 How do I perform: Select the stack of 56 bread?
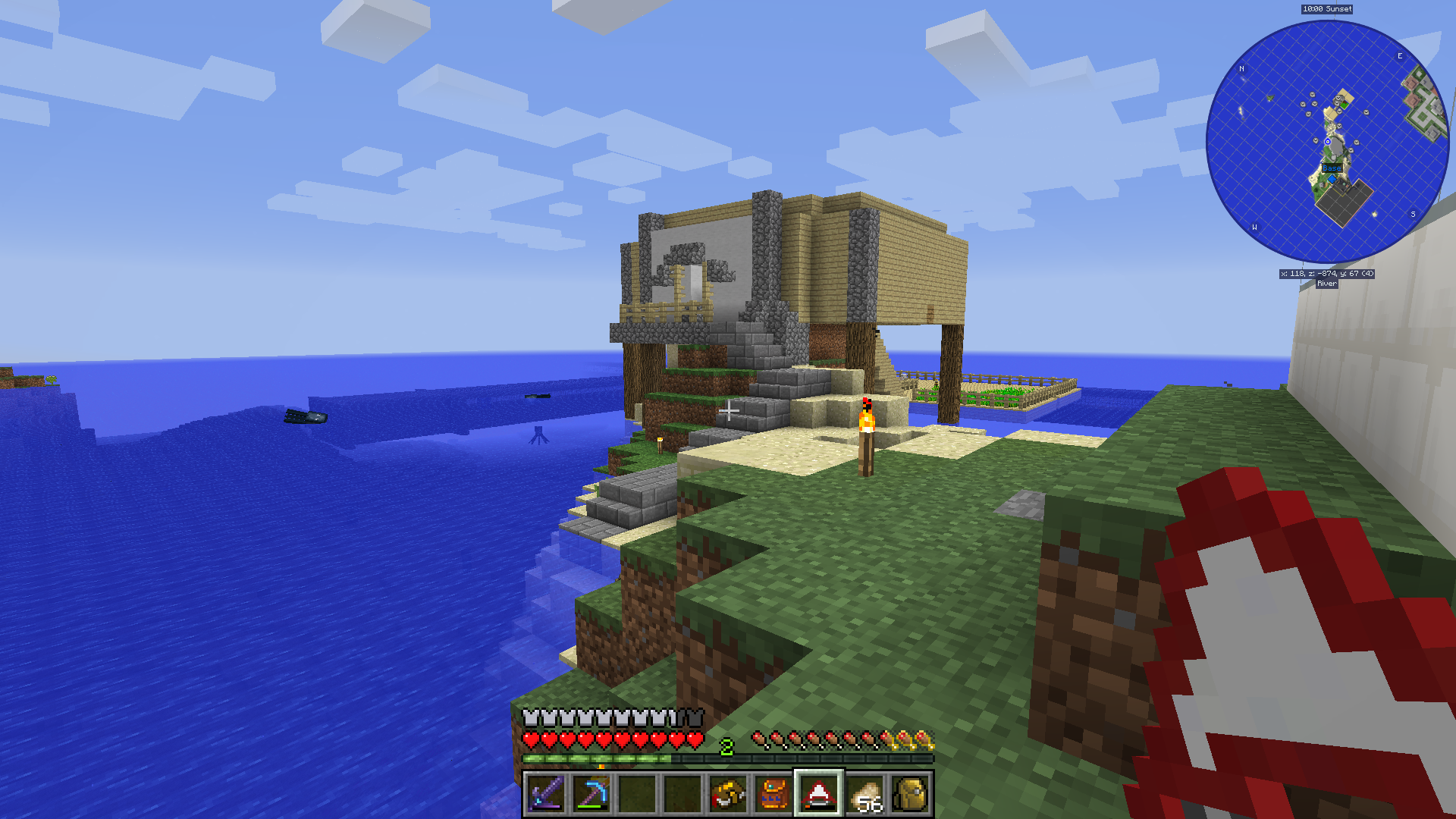[x=864, y=794]
